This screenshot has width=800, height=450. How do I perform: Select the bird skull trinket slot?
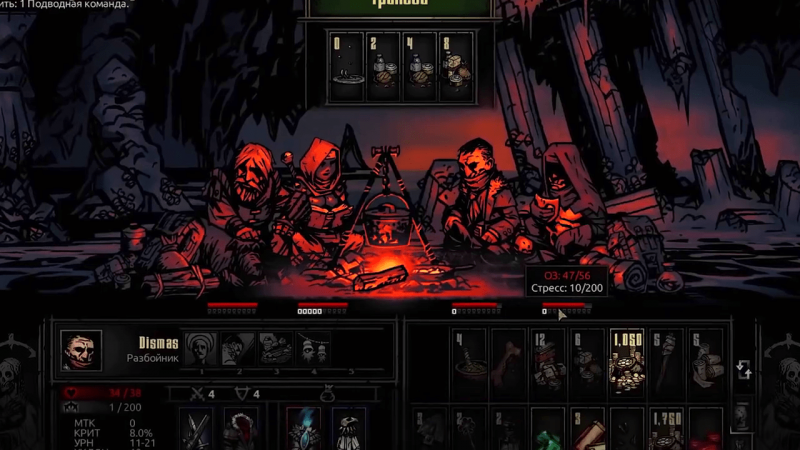point(348,430)
